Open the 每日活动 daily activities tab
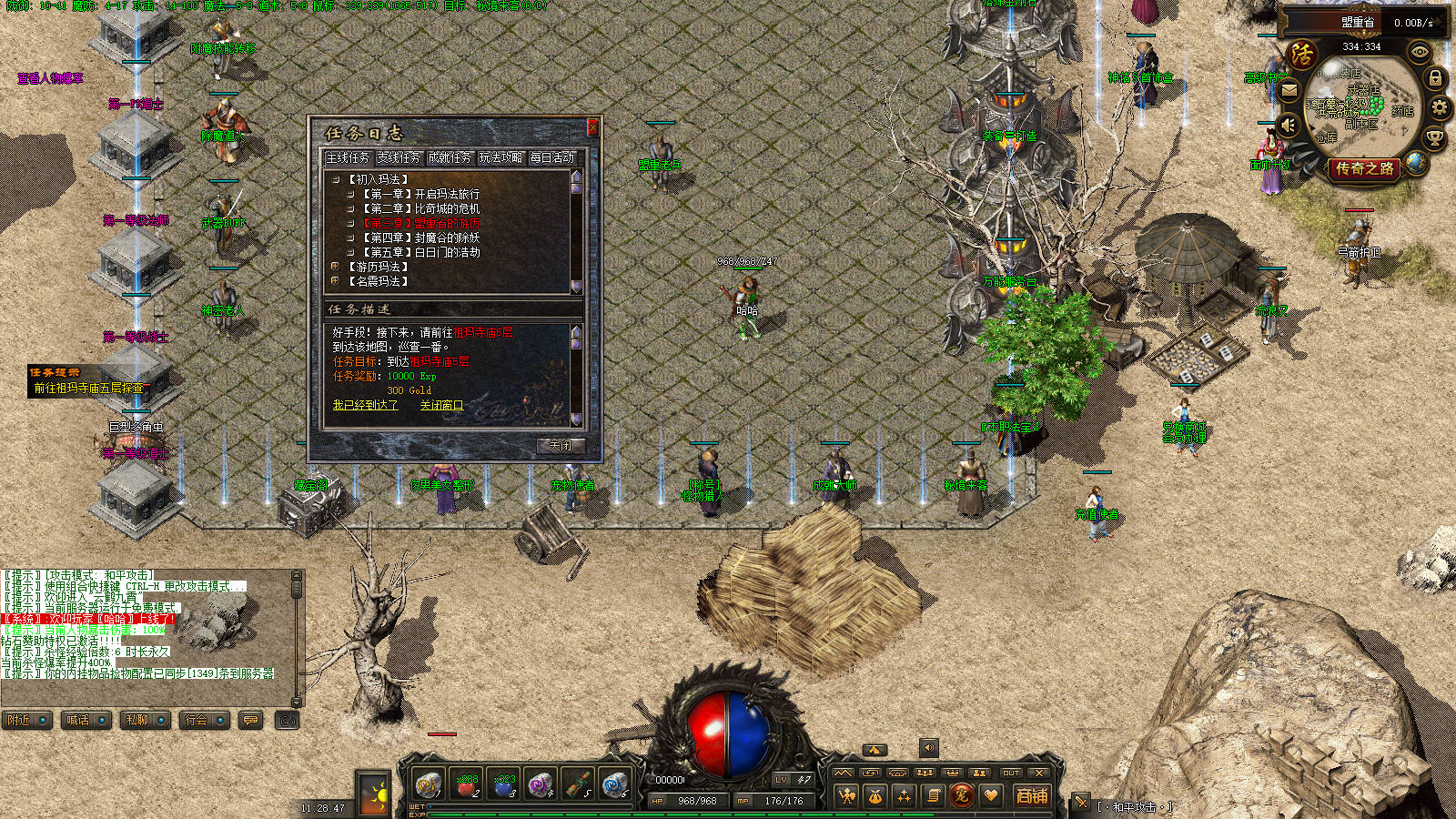Screen dimensions: 1456x819 [x=552, y=157]
